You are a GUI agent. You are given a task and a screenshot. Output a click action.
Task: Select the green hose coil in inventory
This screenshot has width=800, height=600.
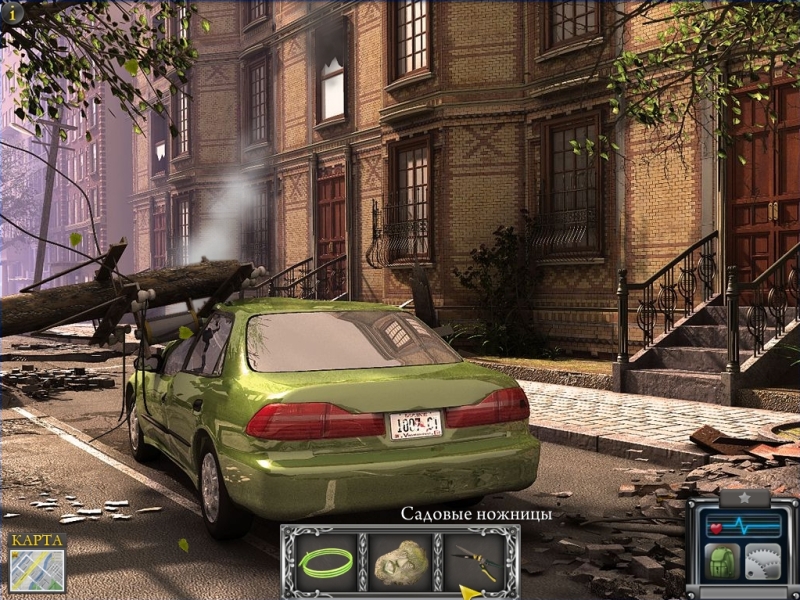pyautogui.click(x=325, y=562)
